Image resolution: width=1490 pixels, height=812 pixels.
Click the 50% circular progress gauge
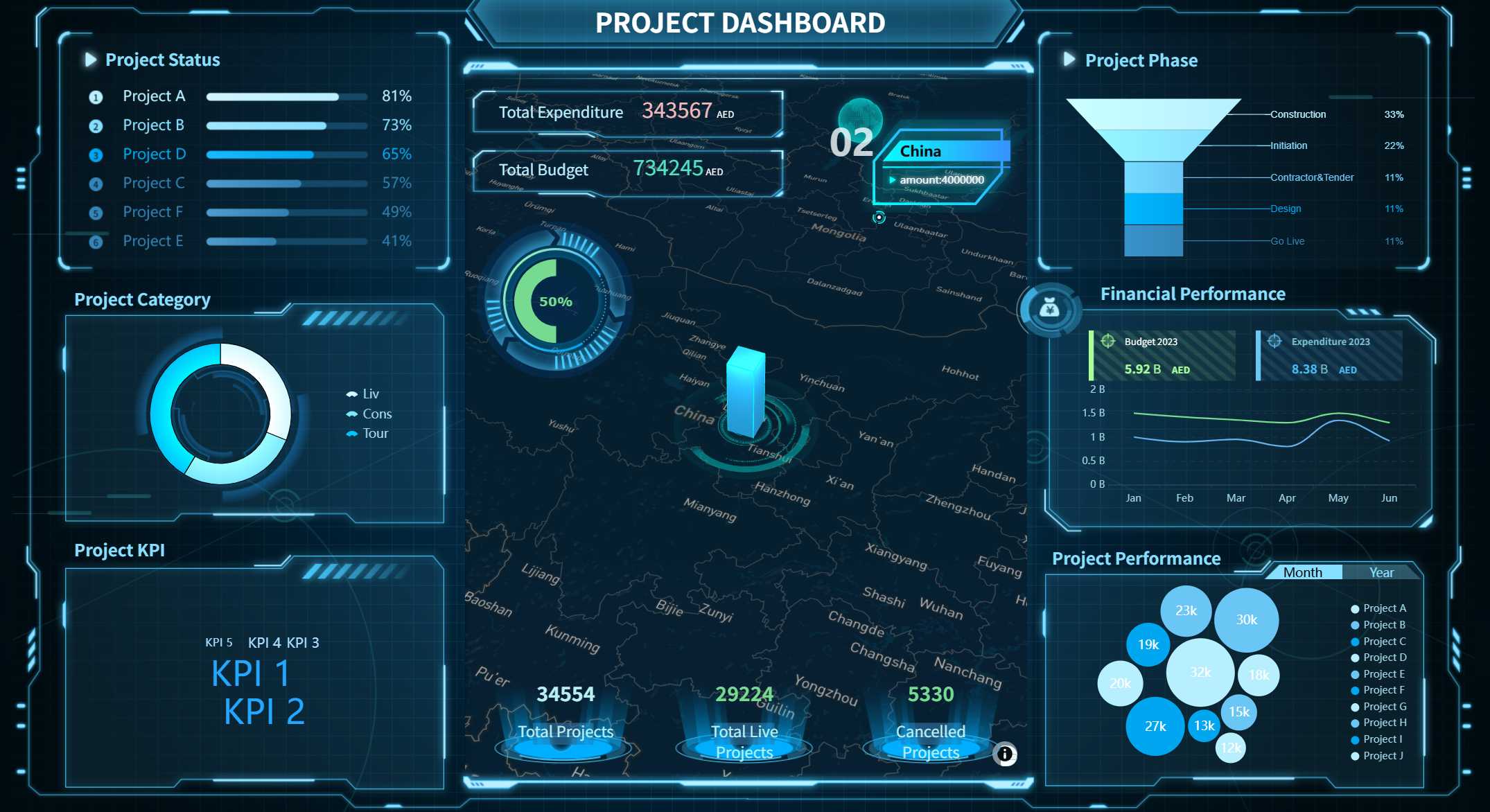click(555, 301)
